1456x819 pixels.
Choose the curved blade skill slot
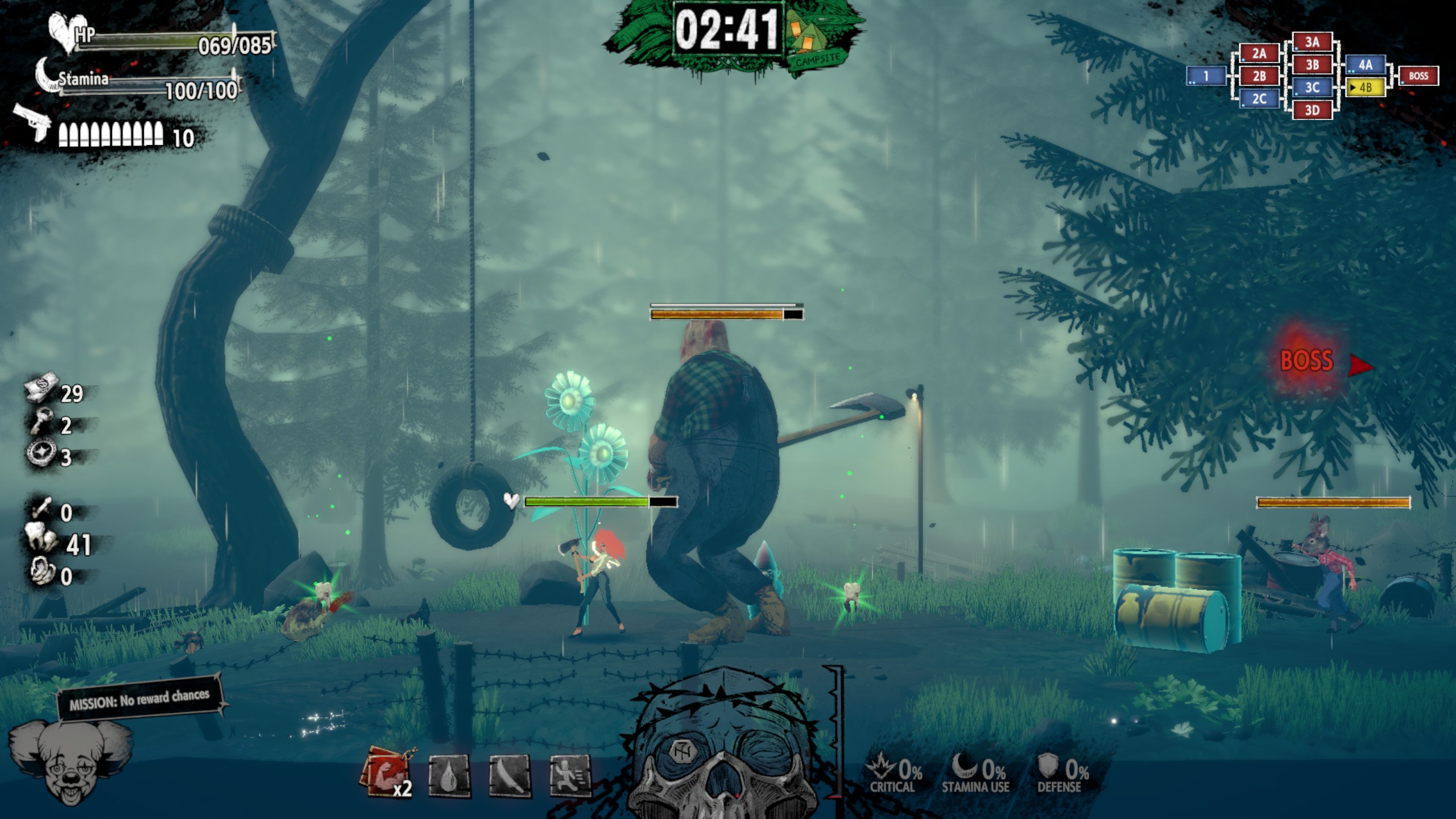510,776
